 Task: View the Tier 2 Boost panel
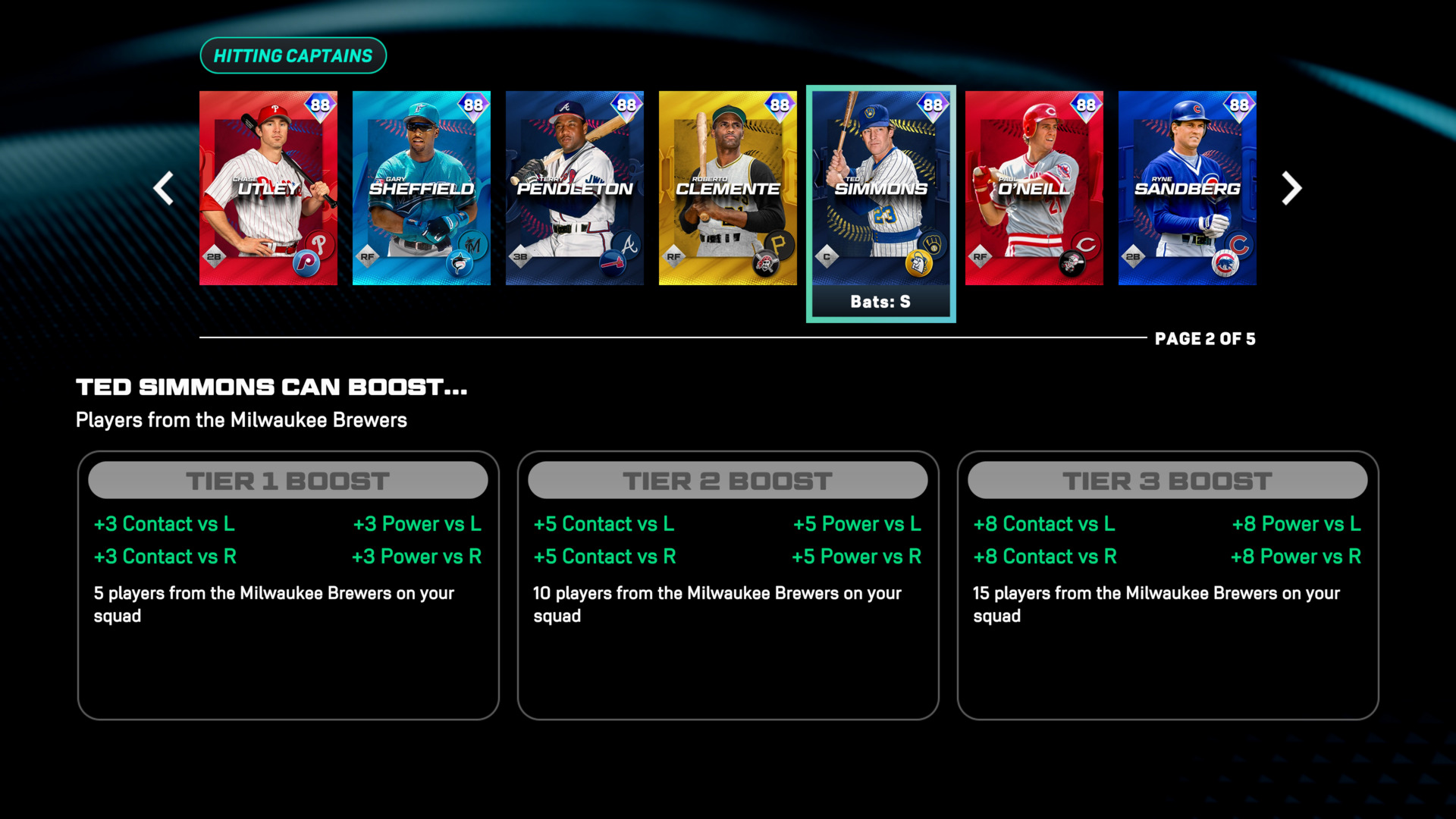[728, 585]
